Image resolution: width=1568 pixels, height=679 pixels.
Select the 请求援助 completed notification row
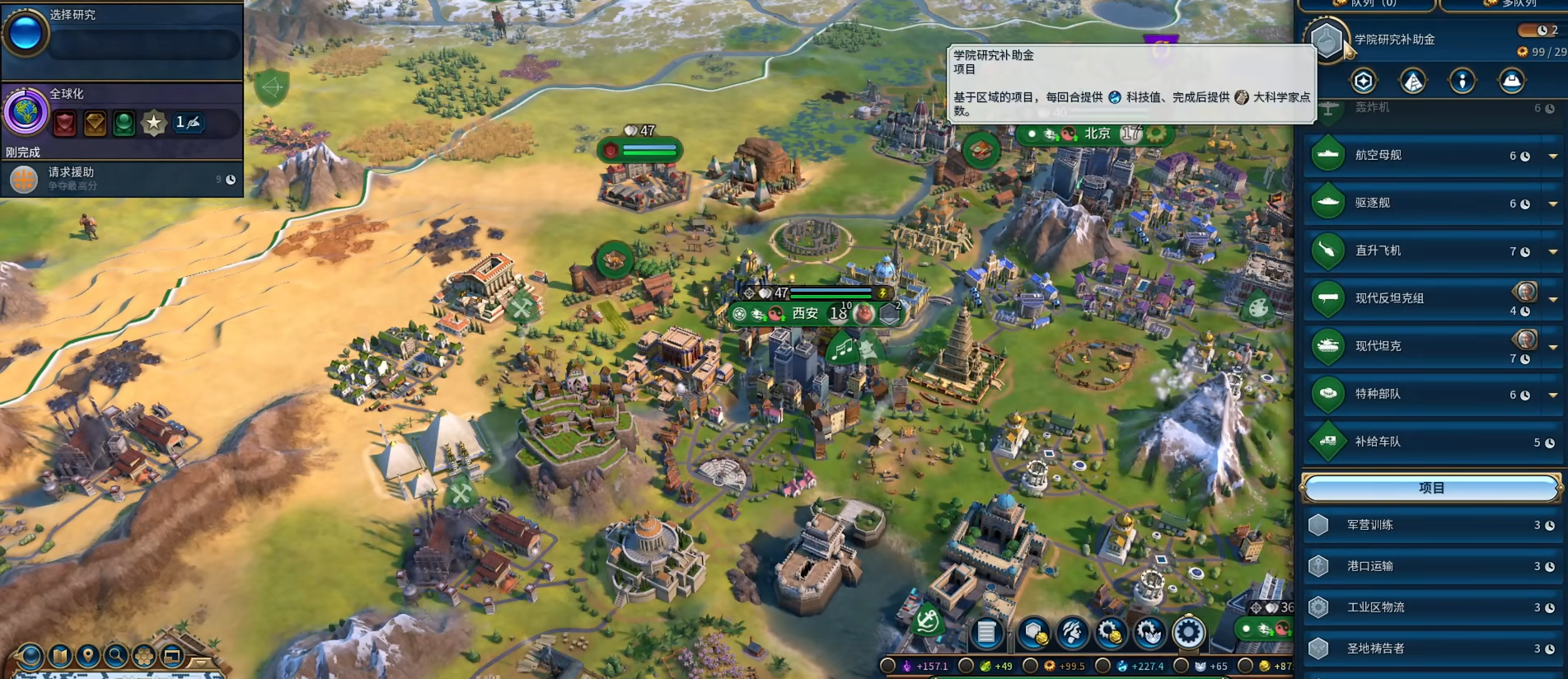point(122,179)
